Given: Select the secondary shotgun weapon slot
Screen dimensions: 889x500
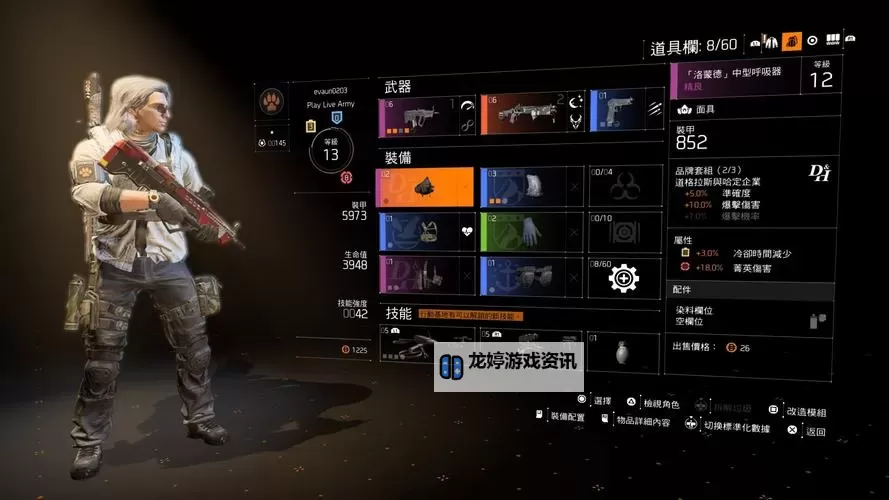Looking at the screenshot, I should pos(530,114).
